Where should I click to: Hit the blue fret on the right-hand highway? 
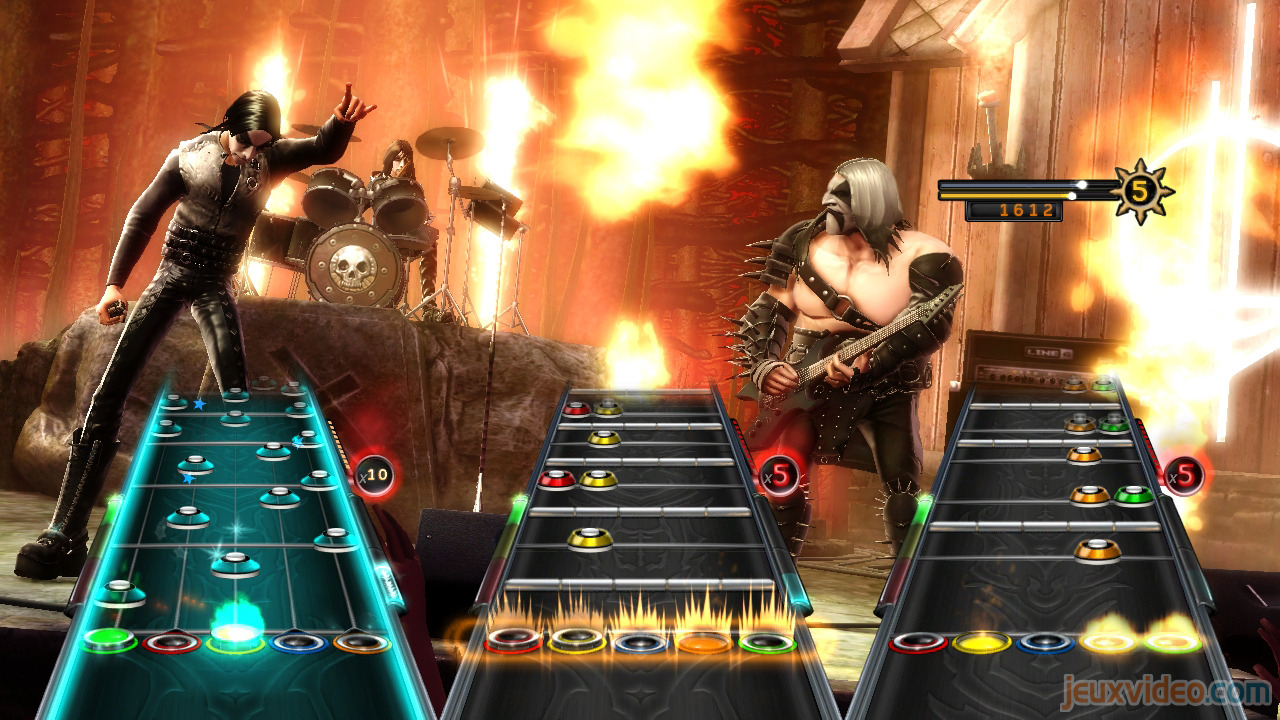(1045, 642)
